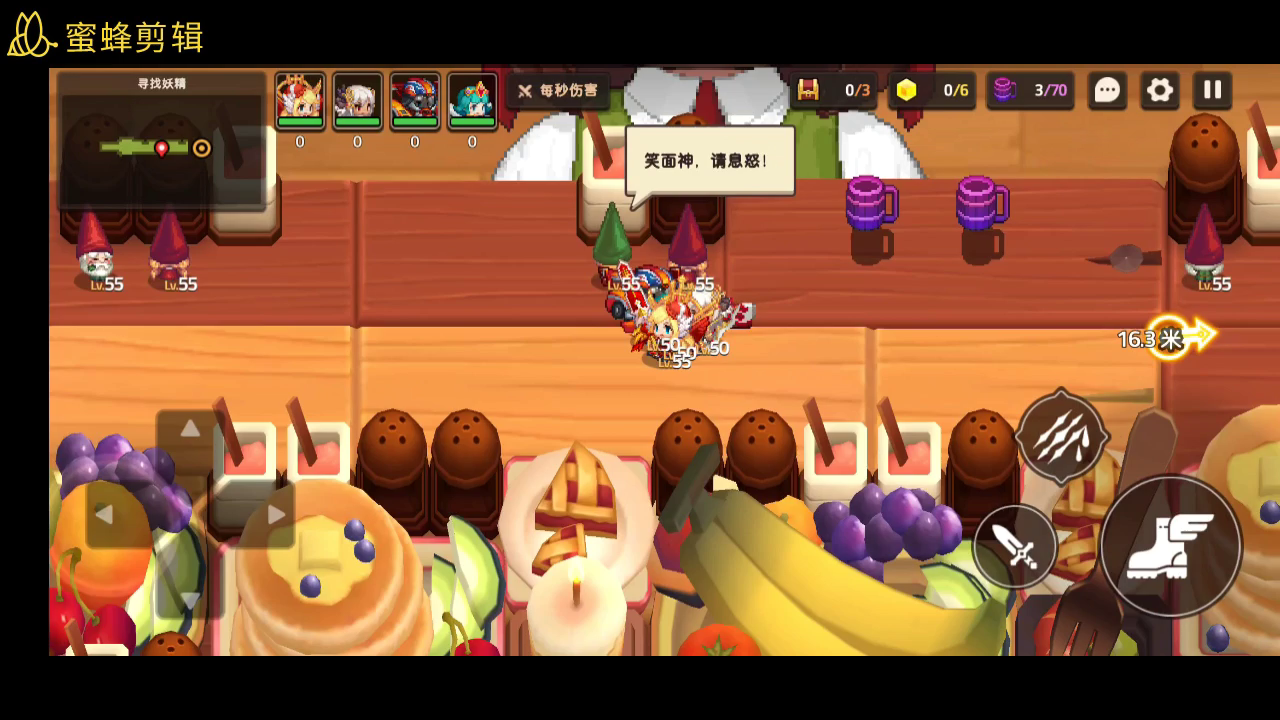Open the gear settings menu

(x=1160, y=90)
